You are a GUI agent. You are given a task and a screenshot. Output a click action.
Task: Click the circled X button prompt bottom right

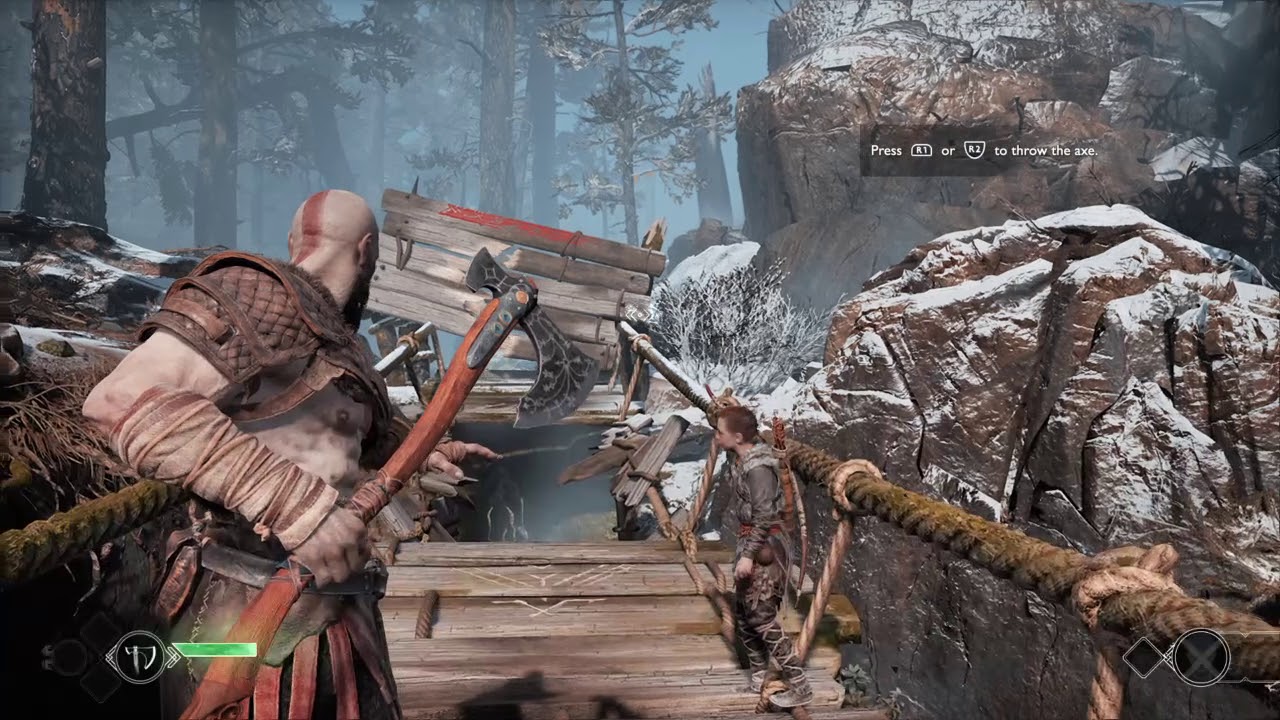coord(1200,657)
